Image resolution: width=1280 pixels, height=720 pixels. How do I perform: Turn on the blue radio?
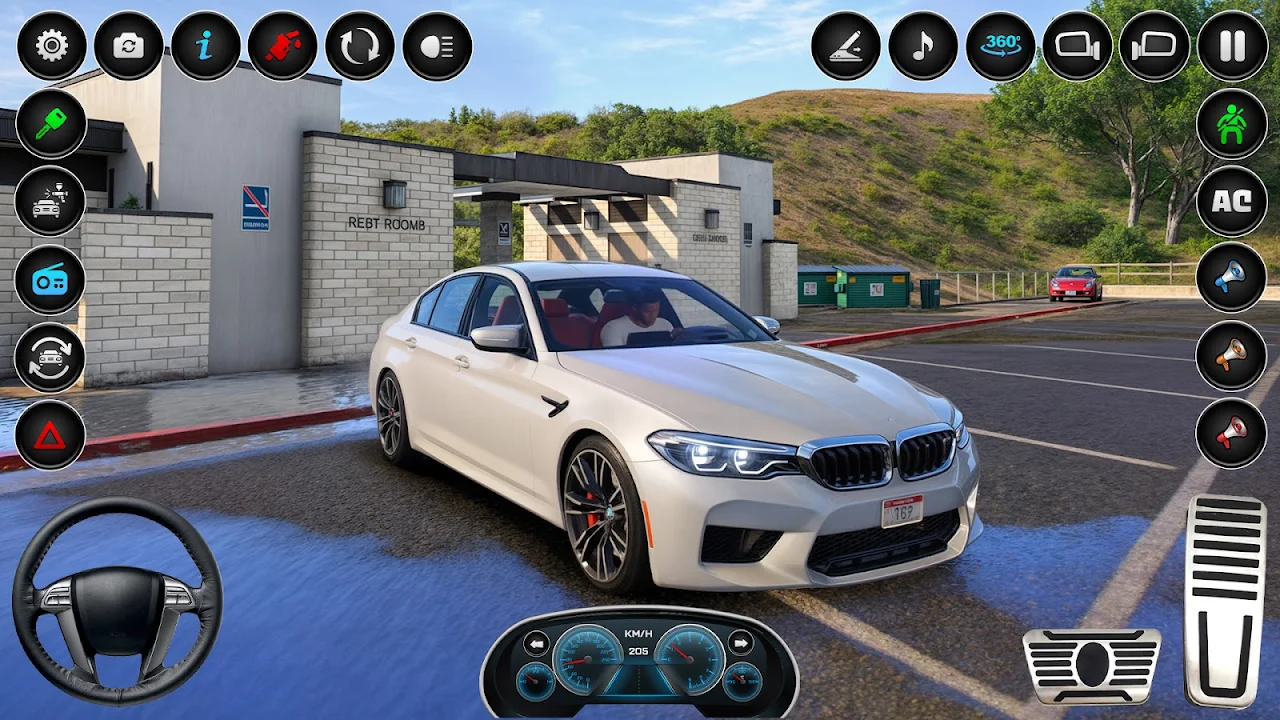[50, 279]
